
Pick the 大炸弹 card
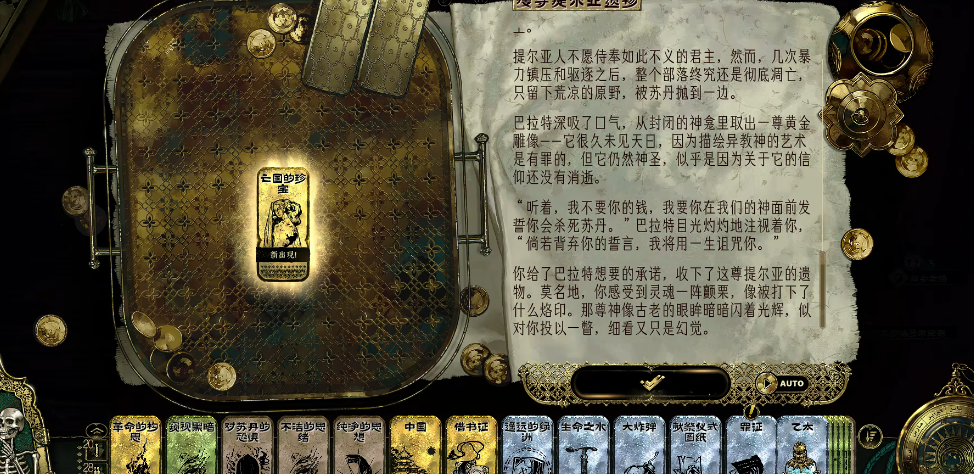(x=640, y=446)
